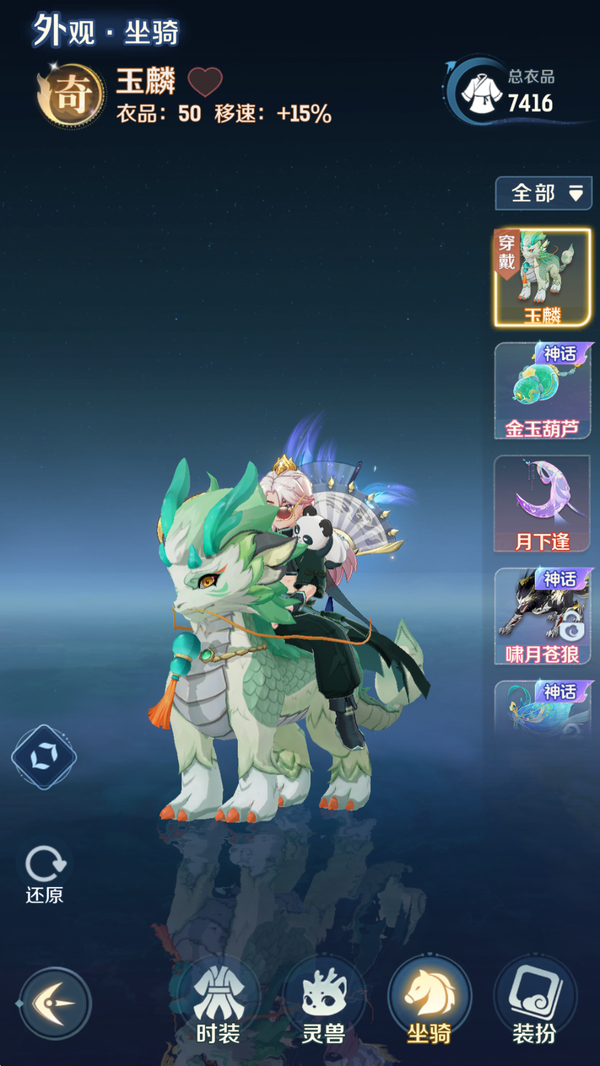Tap the 奇 rarity badge
Viewport: 600px width, 1066px height.
(x=70, y=97)
